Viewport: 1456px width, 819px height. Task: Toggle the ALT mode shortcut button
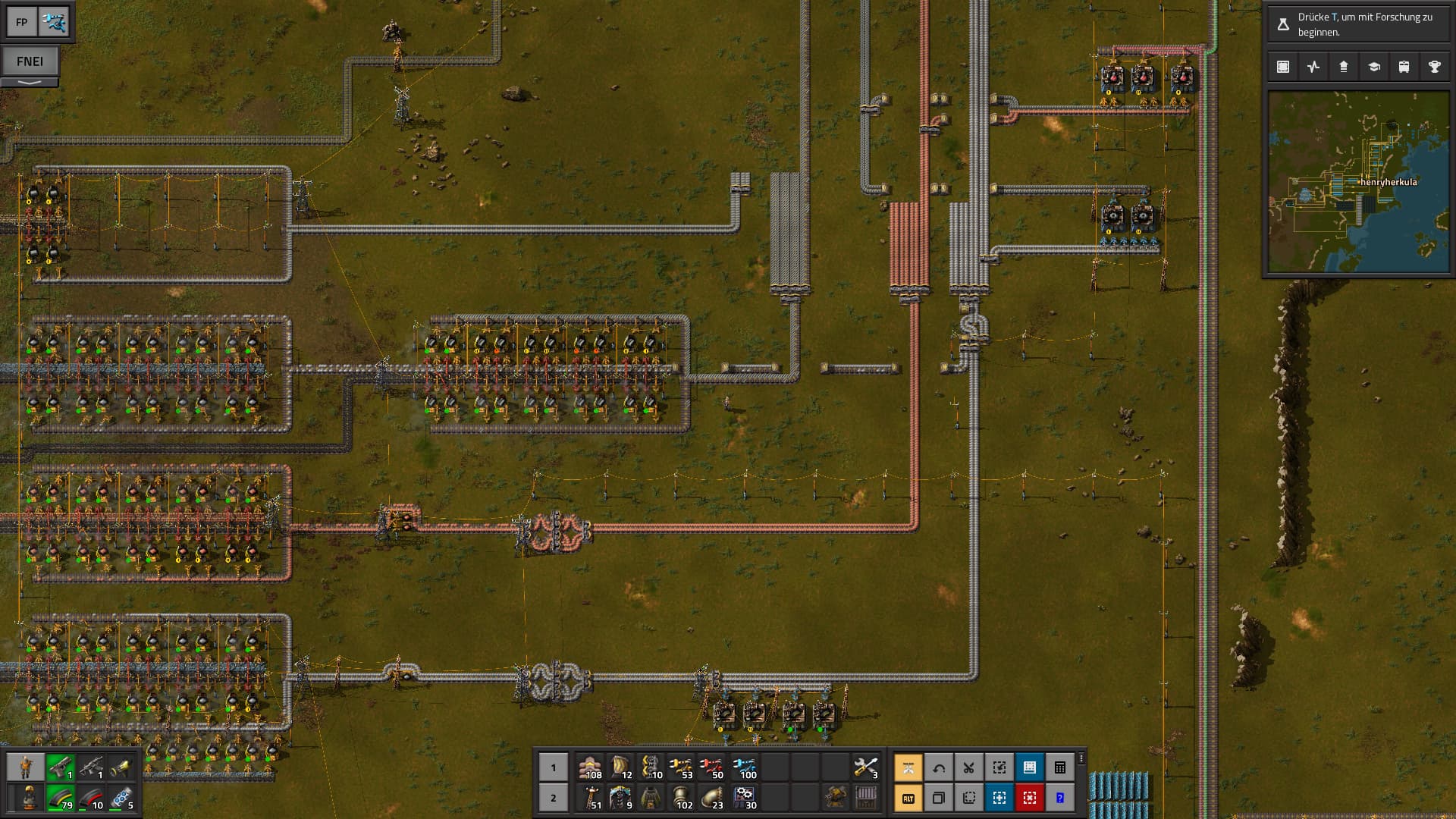[x=908, y=798]
